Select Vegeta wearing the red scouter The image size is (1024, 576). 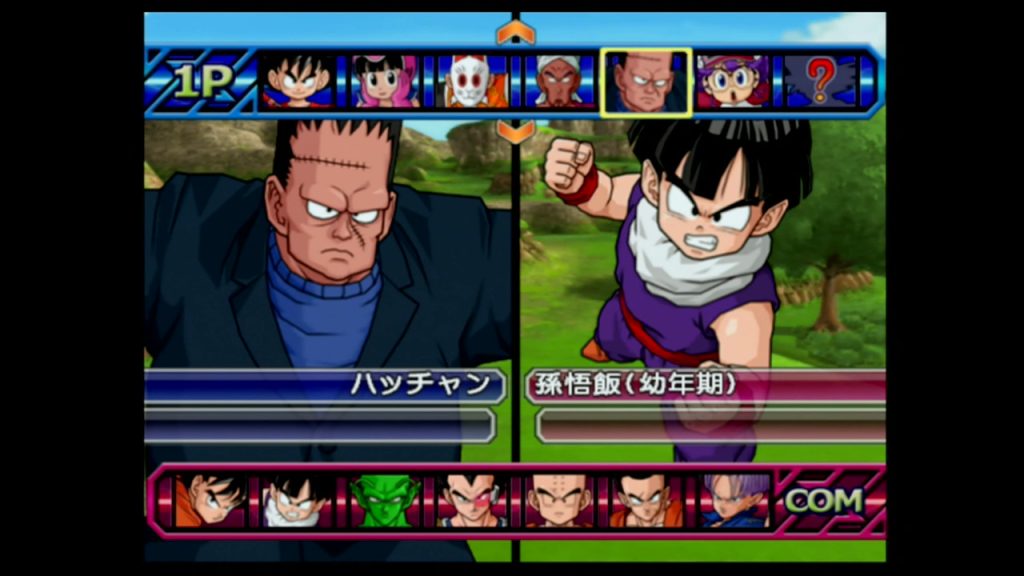coord(472,501)
